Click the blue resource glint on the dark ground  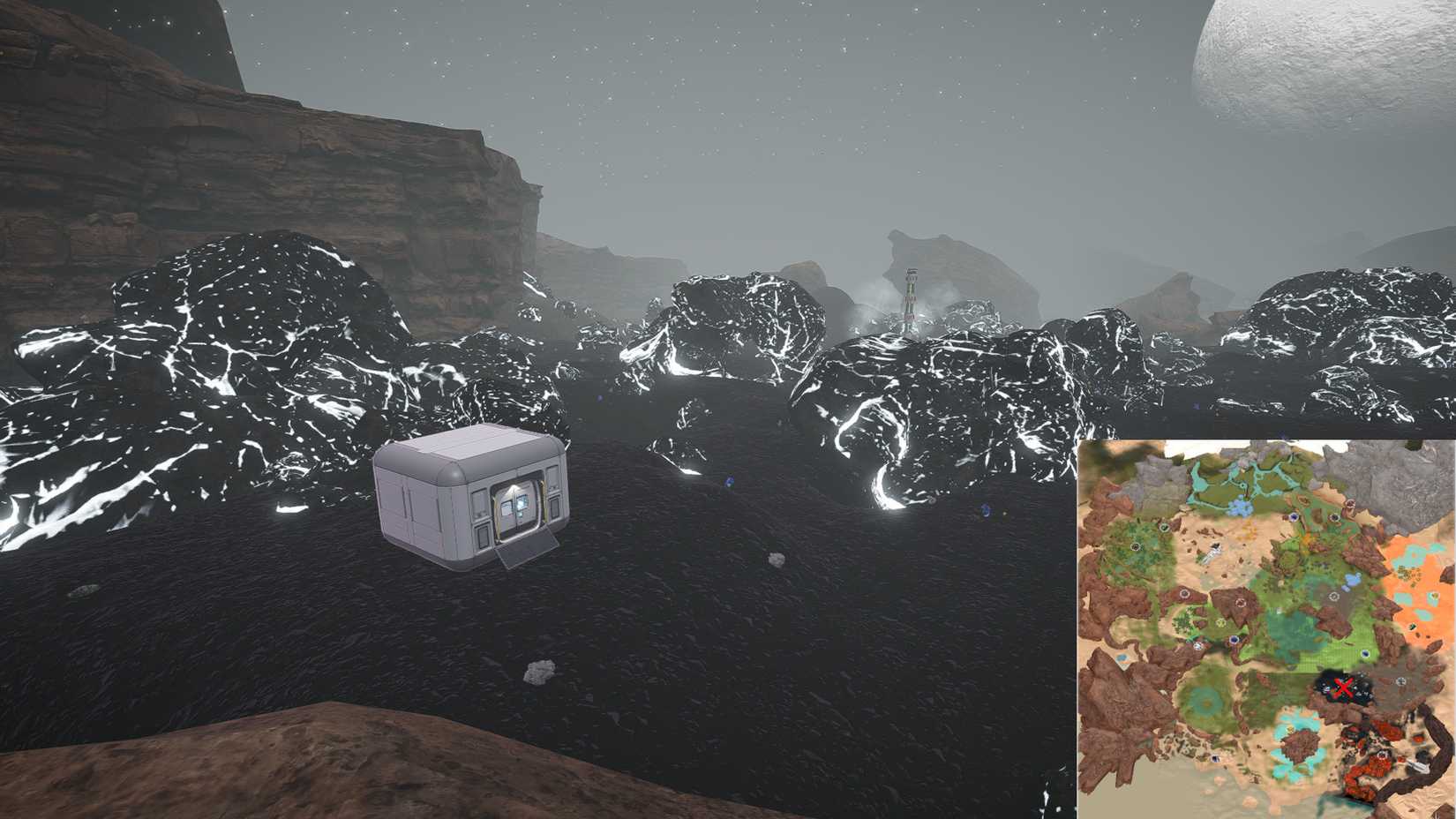point(728,481)
